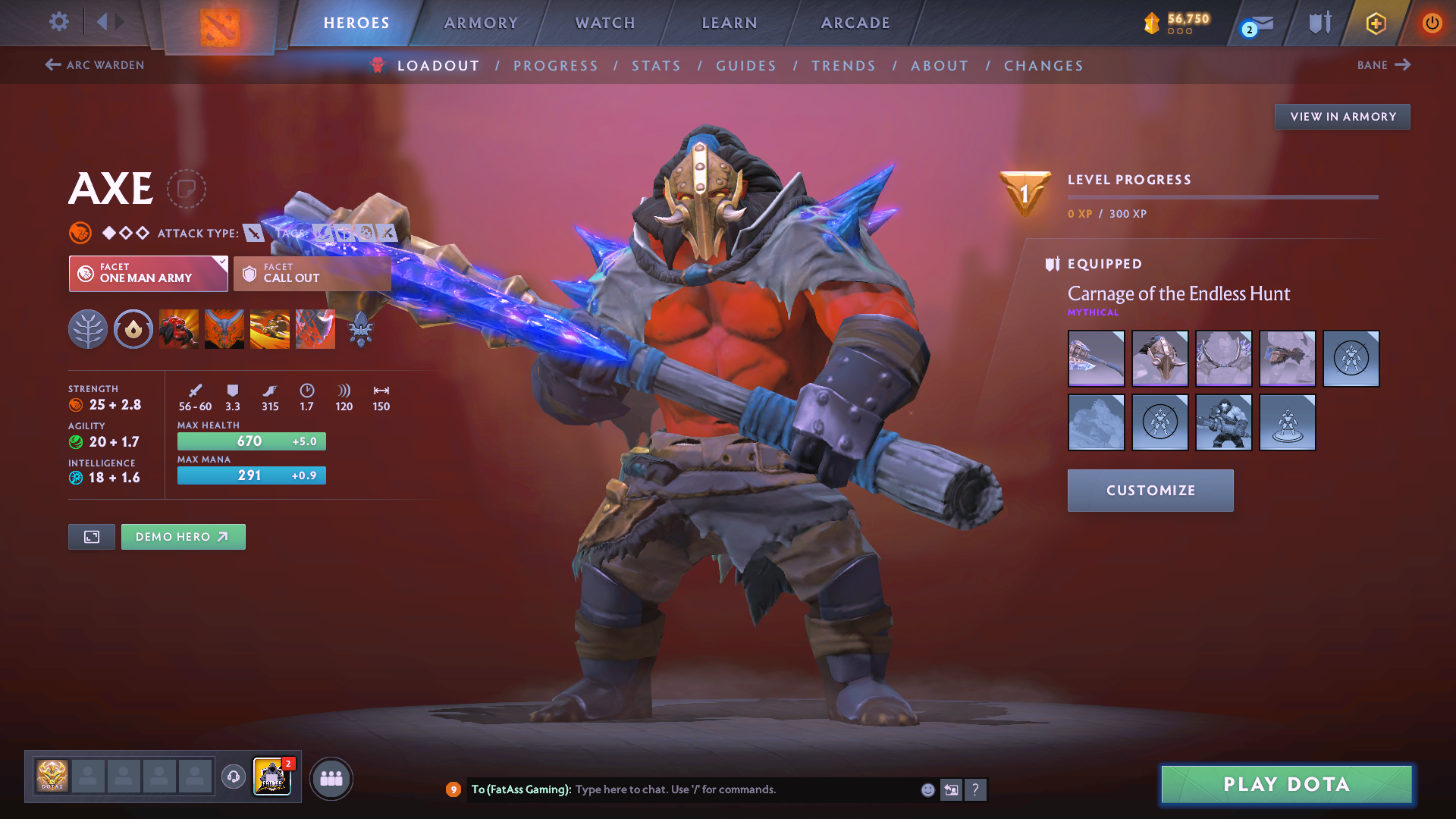Go to next hero Bane

(x=1384, y=65)
